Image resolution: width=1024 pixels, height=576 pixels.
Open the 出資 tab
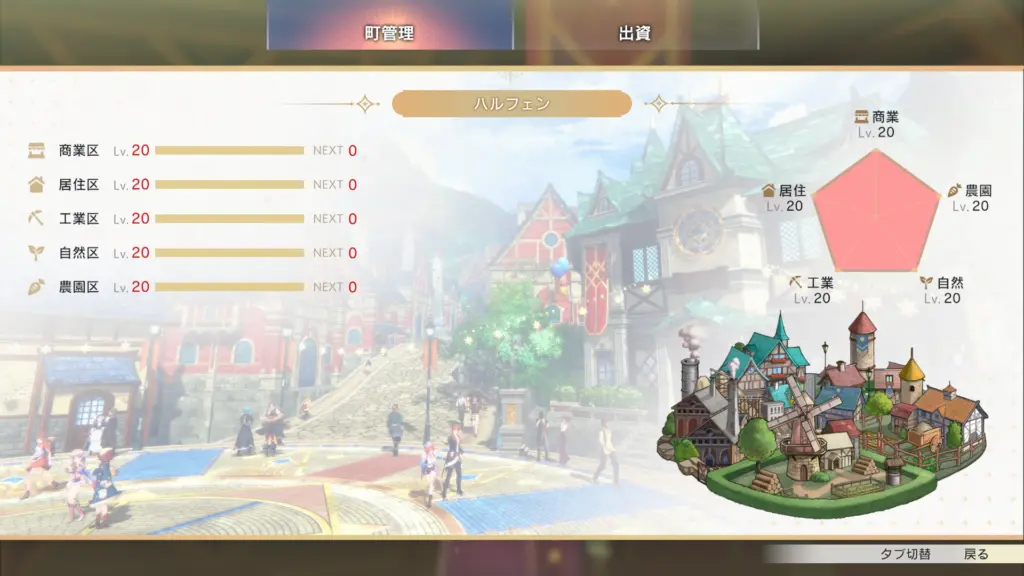[x=635, y=33]
